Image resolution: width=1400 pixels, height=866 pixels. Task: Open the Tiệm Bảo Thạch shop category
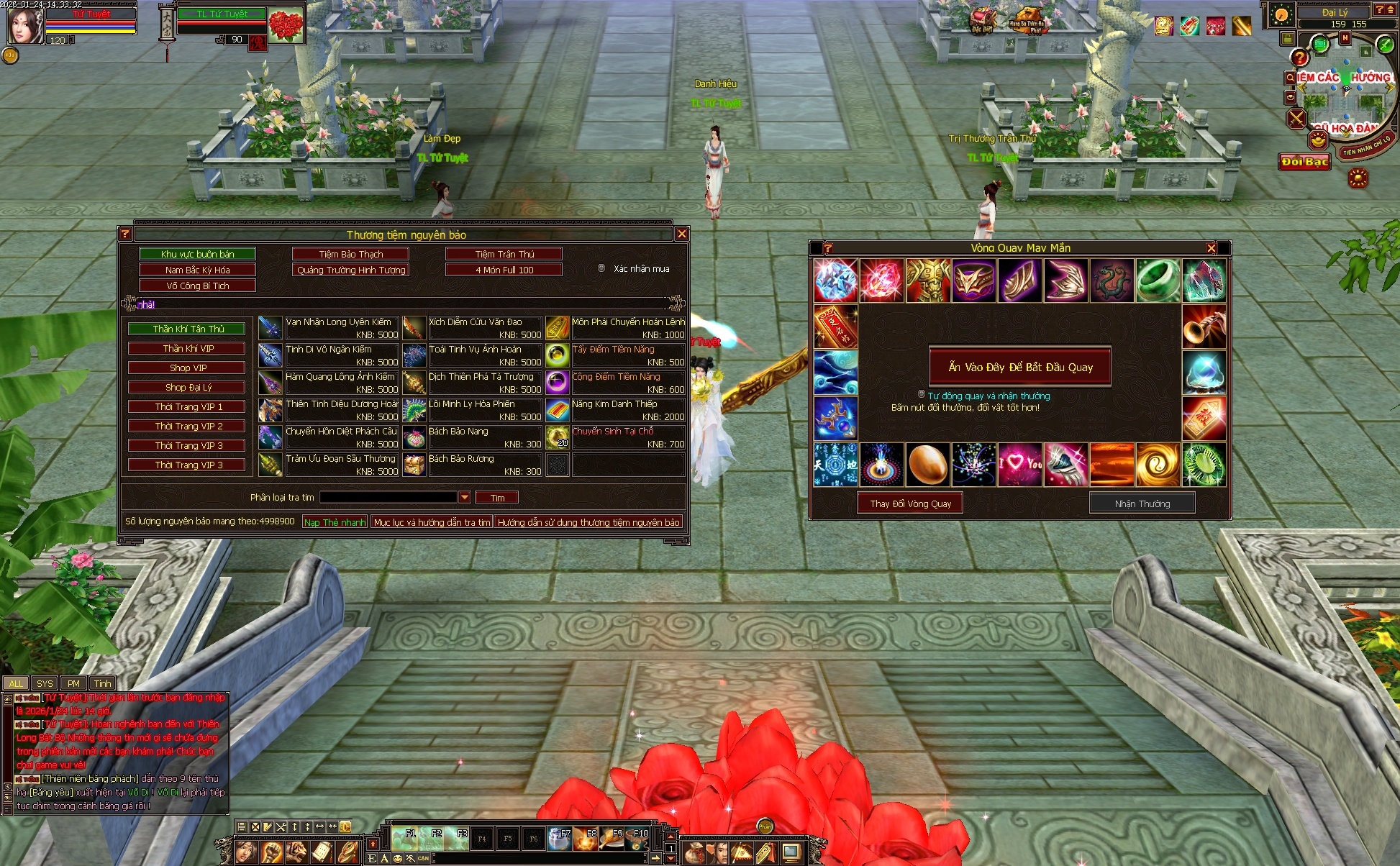[x=351, y=254]
